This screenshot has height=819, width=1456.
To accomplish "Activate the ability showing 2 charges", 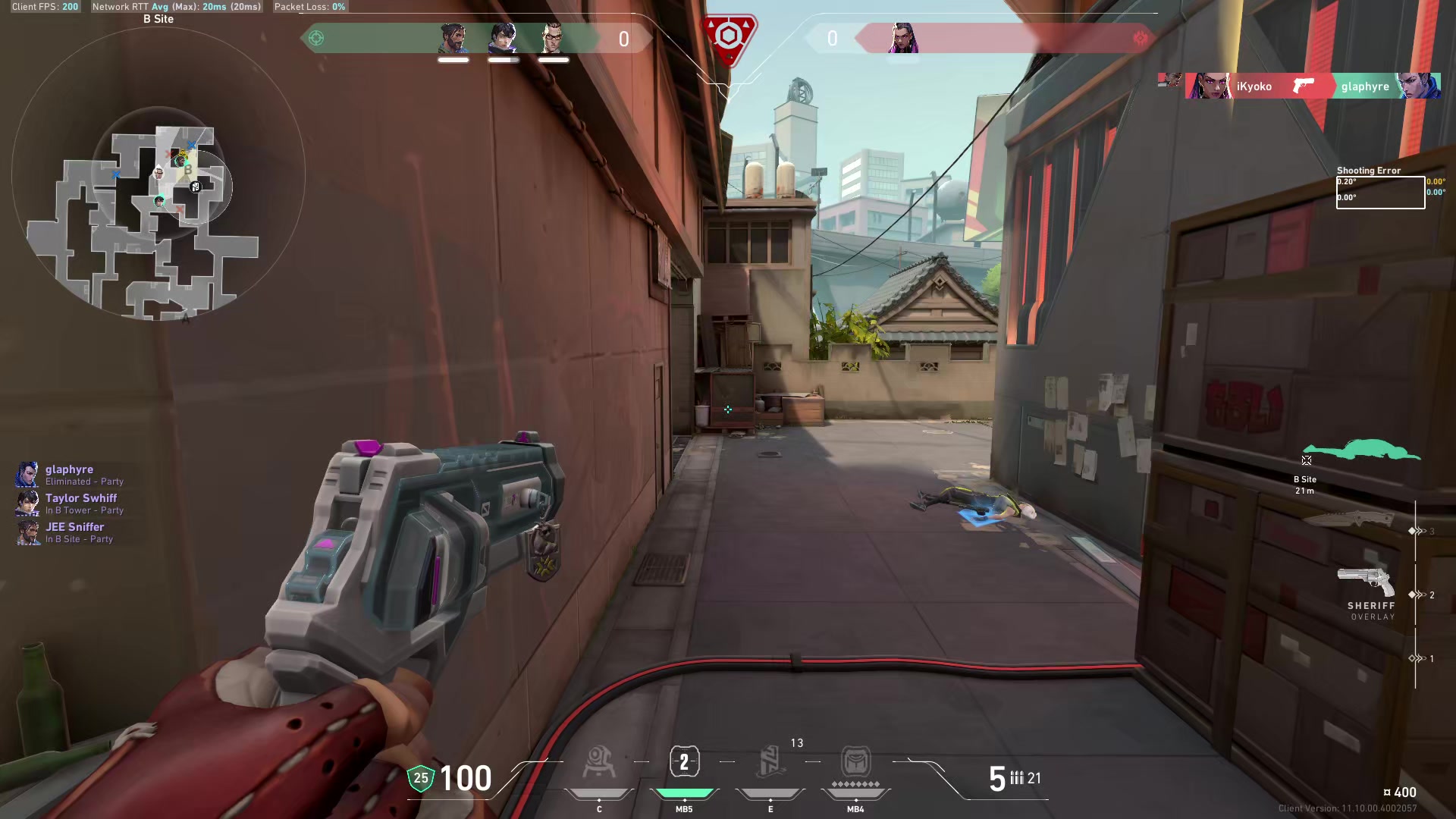I will (x=684, y=762).
